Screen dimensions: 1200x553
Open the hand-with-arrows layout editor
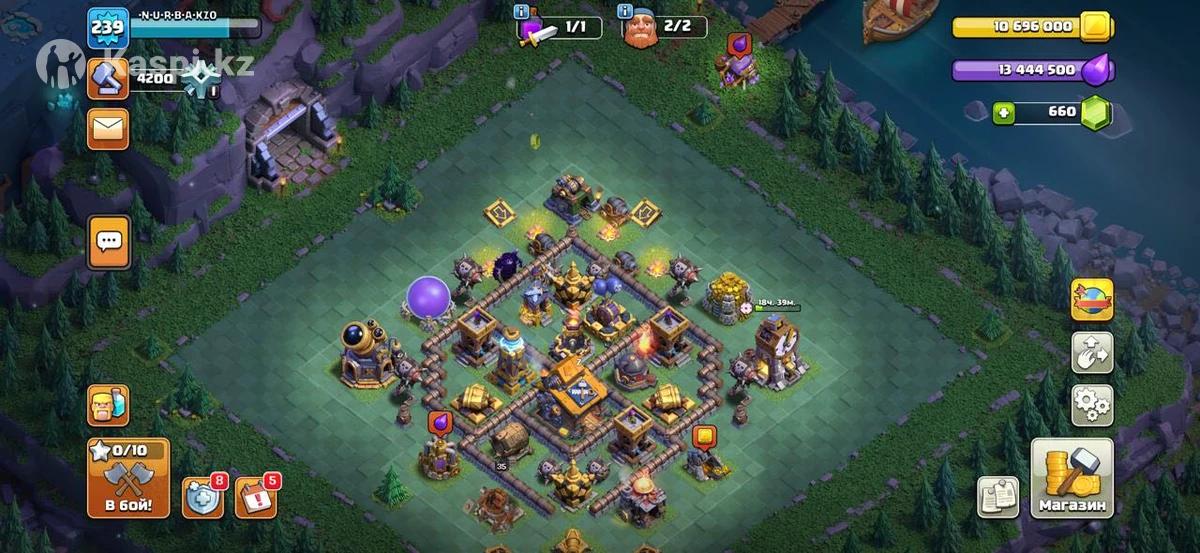point(1092,352)
